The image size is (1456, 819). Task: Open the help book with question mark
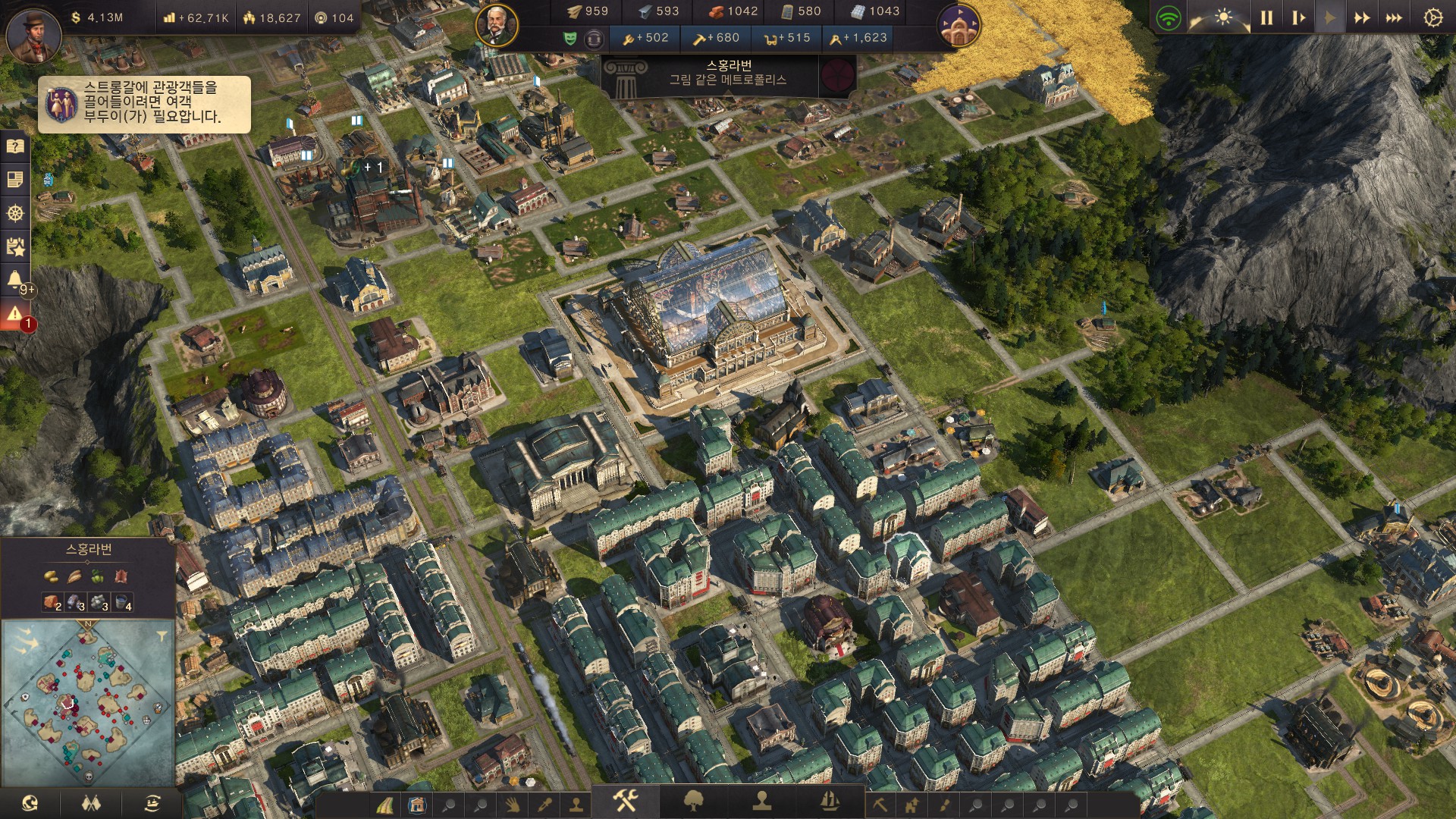[15, 146]
